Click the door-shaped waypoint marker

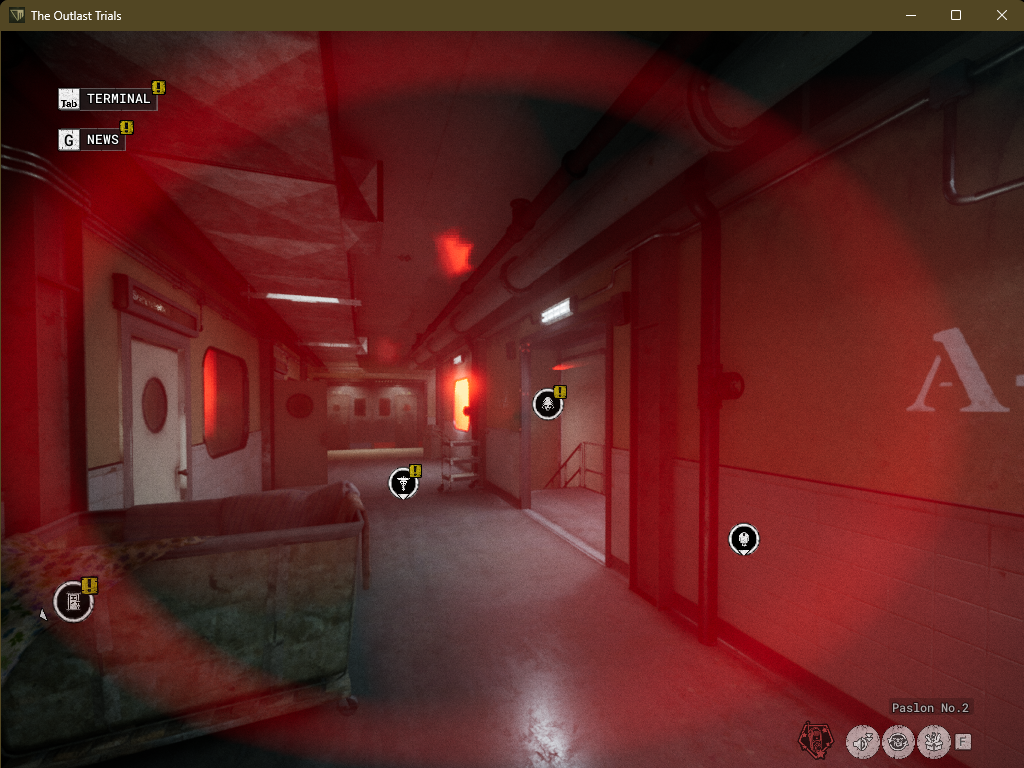73,601
